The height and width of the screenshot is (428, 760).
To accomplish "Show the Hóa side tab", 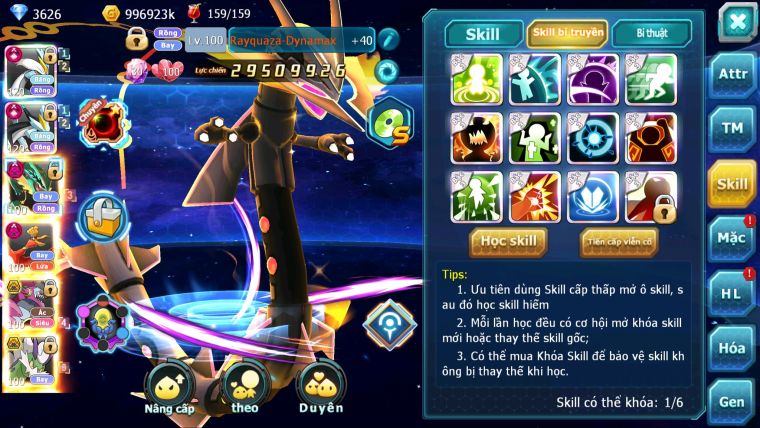I will (x=732, y=347).
